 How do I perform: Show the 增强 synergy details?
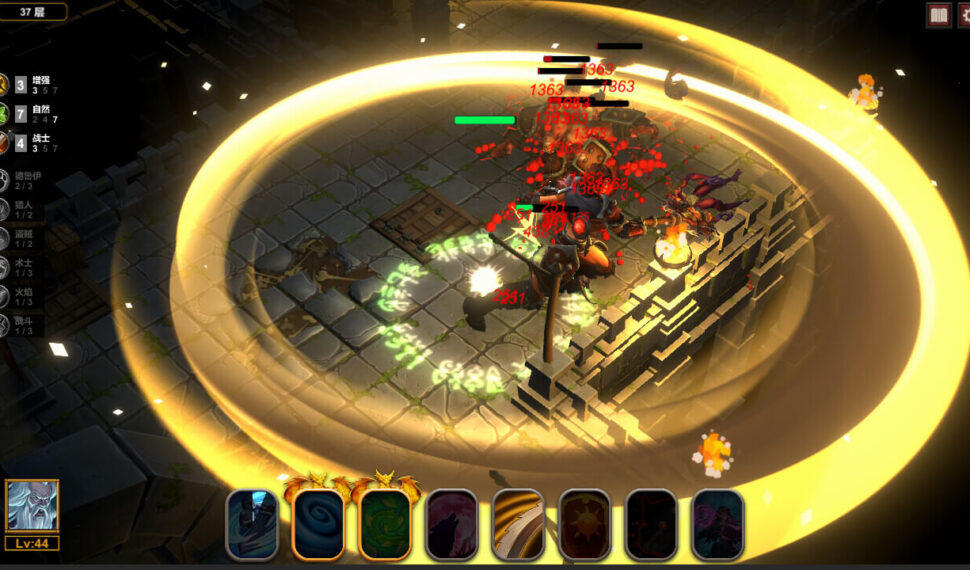coord(28,85)
